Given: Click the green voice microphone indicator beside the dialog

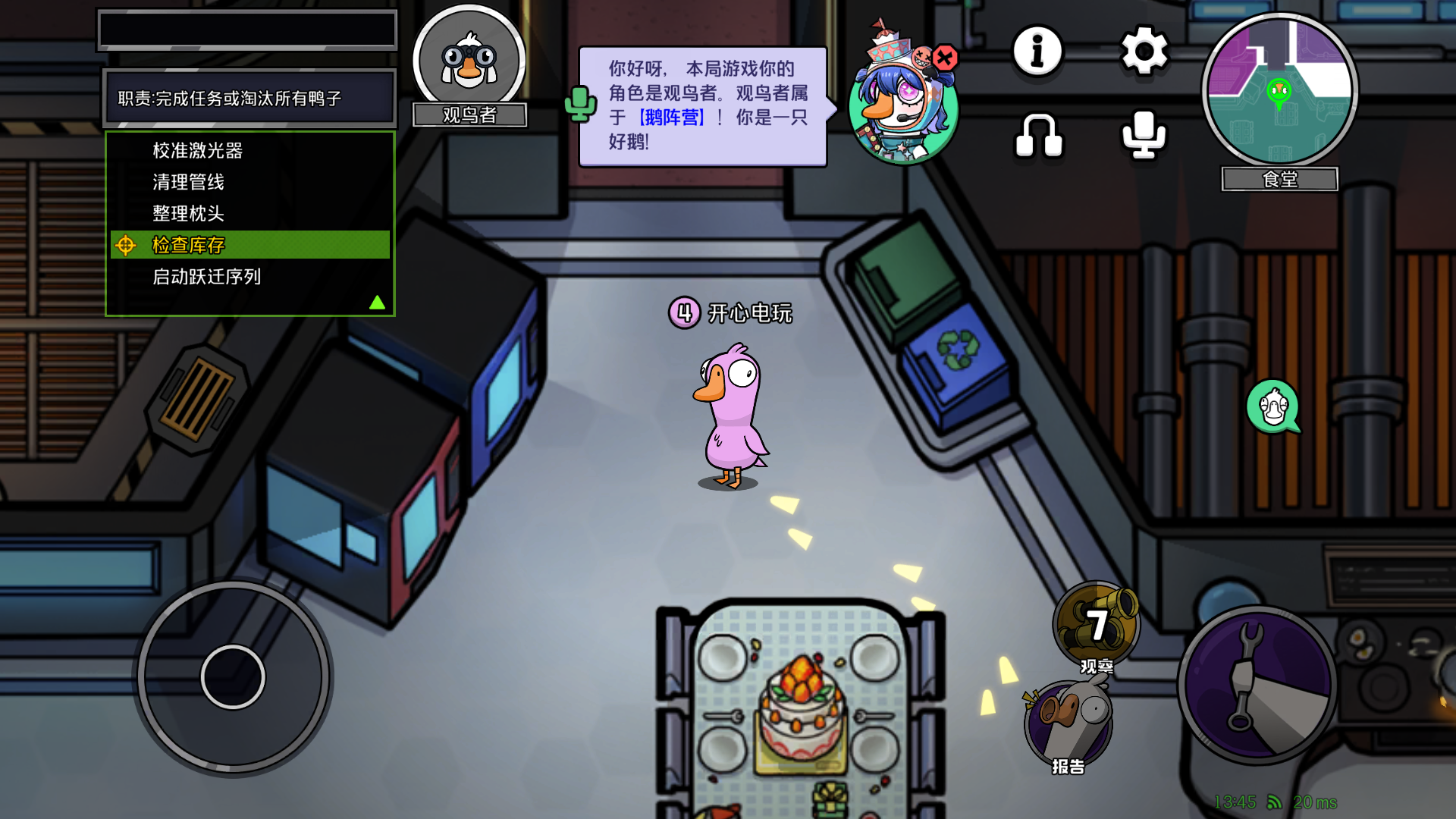Looking at the screenshot, I should click(581, 106).
